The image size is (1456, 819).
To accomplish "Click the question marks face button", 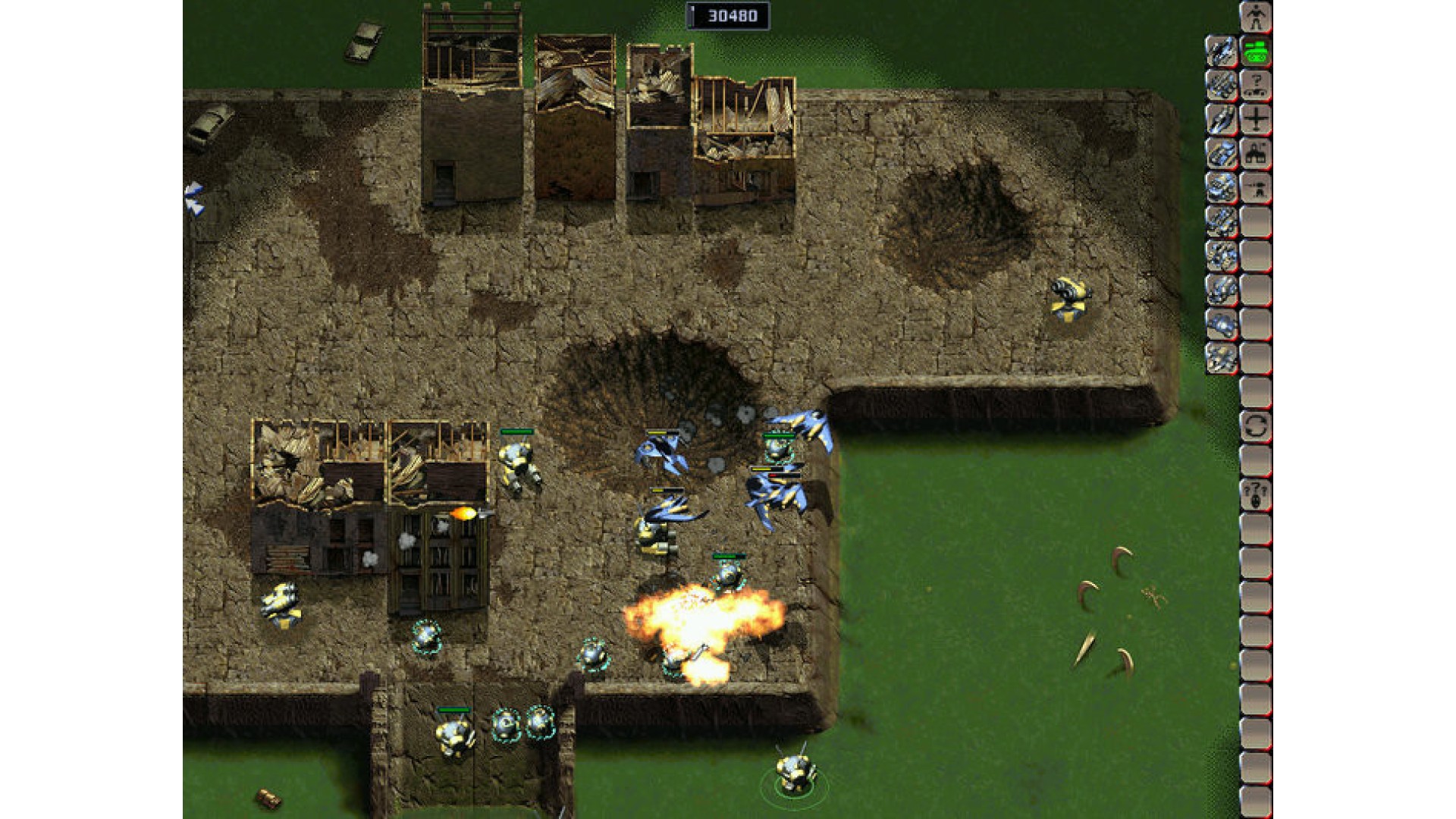I will pyautogui.click(x=1256, y=494).
